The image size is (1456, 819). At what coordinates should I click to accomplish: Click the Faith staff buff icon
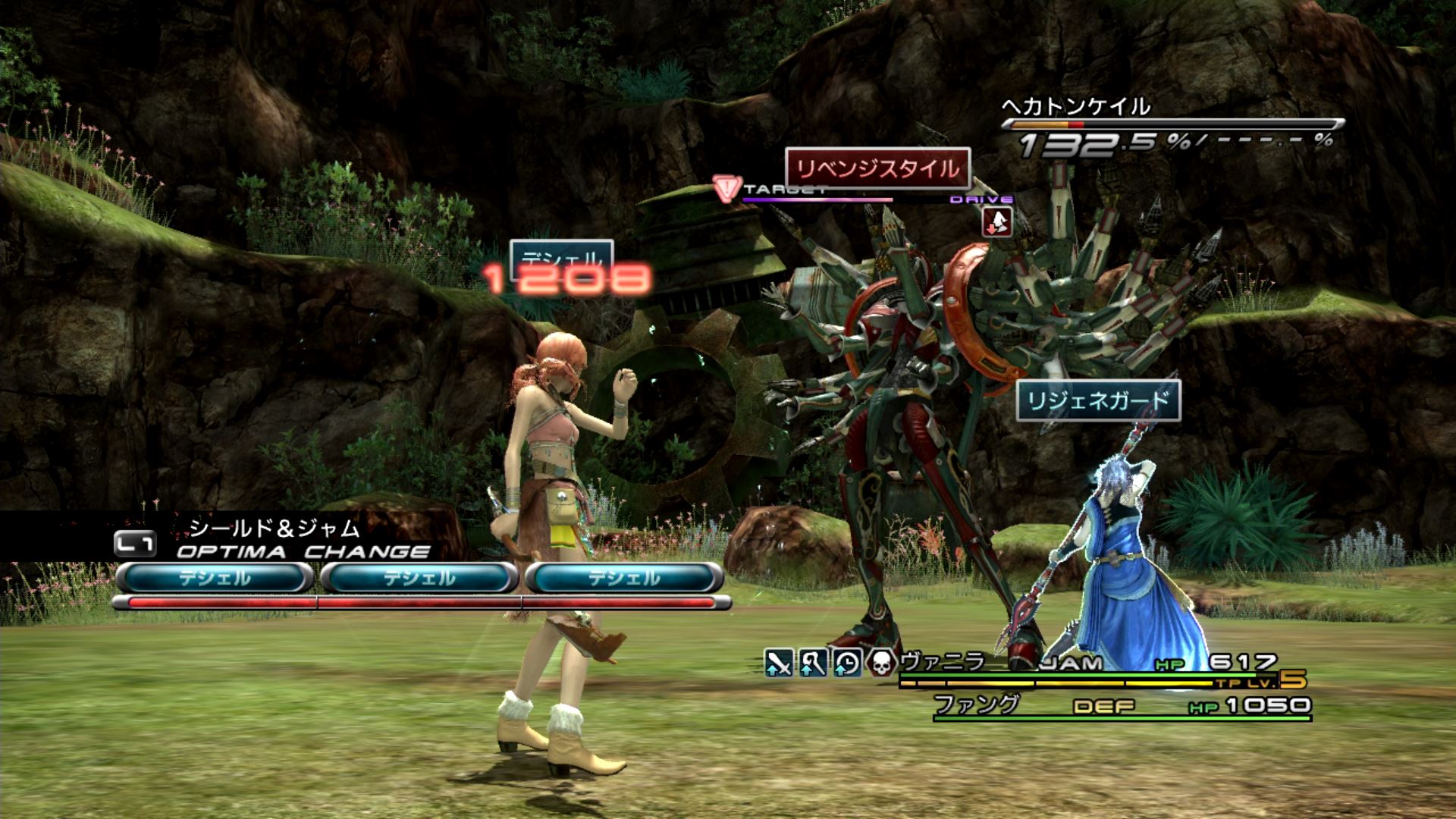813,664
